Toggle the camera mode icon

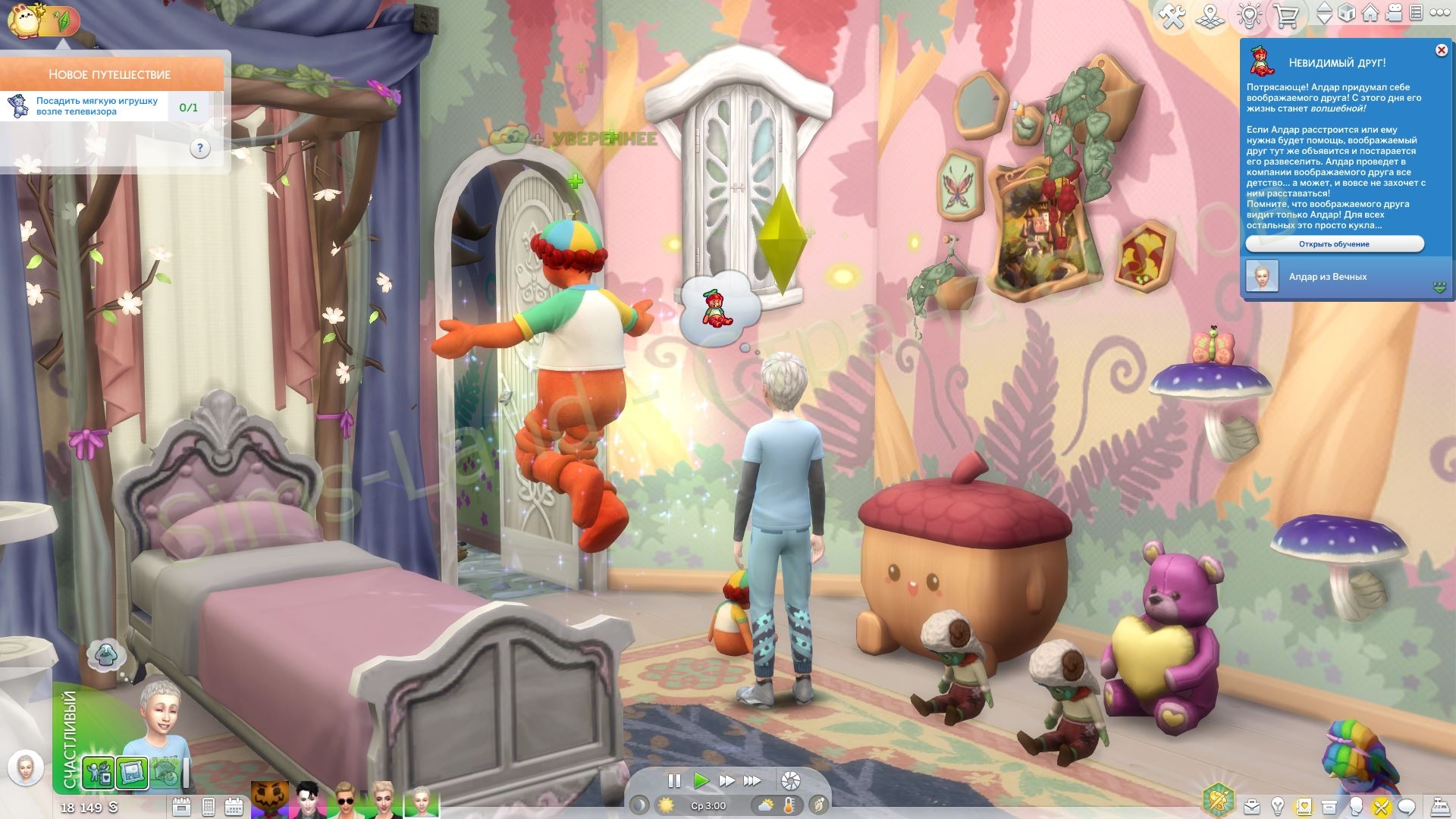tap(1395, 14)
